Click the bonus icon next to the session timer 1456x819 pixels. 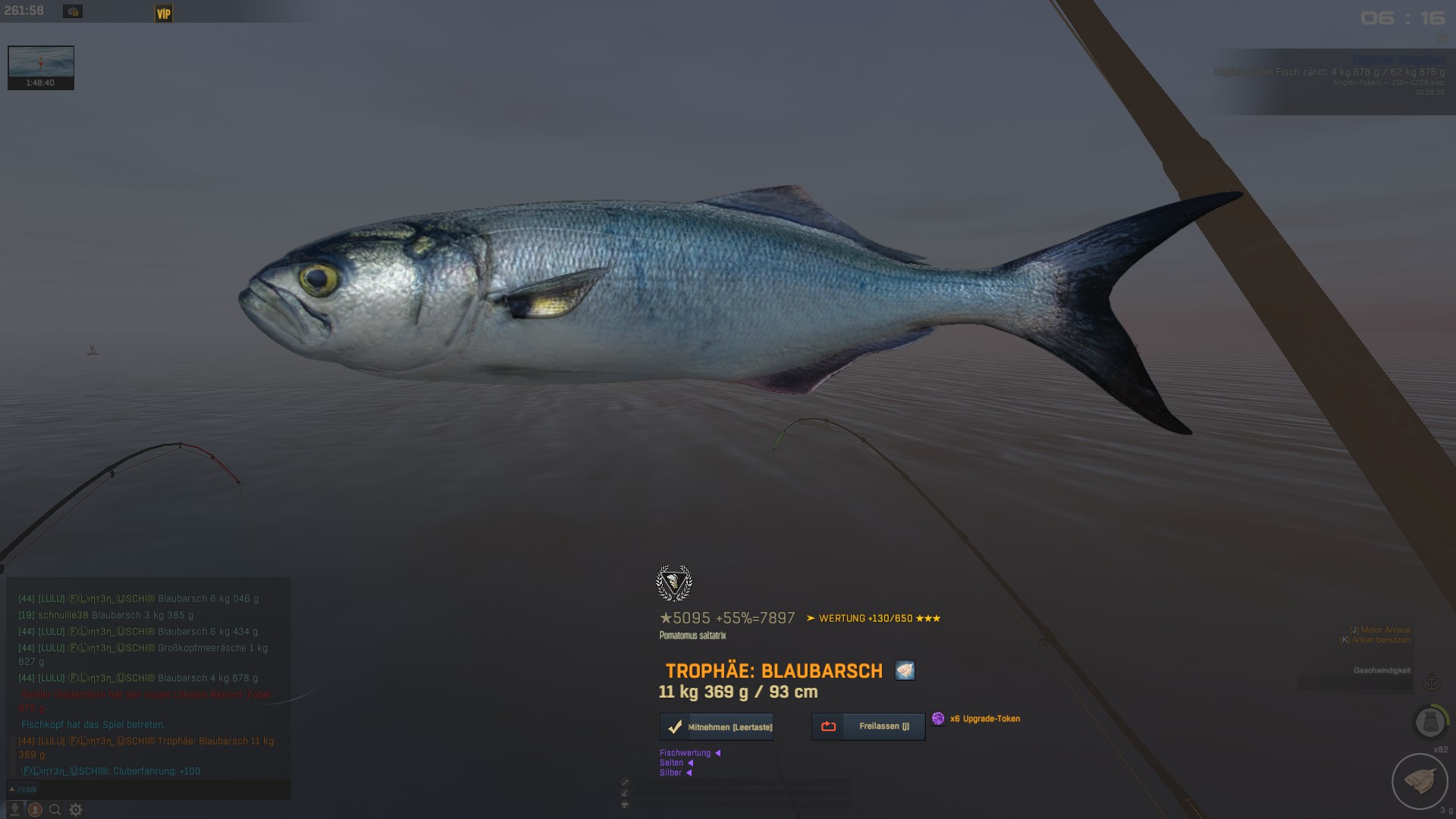(73, 11)
